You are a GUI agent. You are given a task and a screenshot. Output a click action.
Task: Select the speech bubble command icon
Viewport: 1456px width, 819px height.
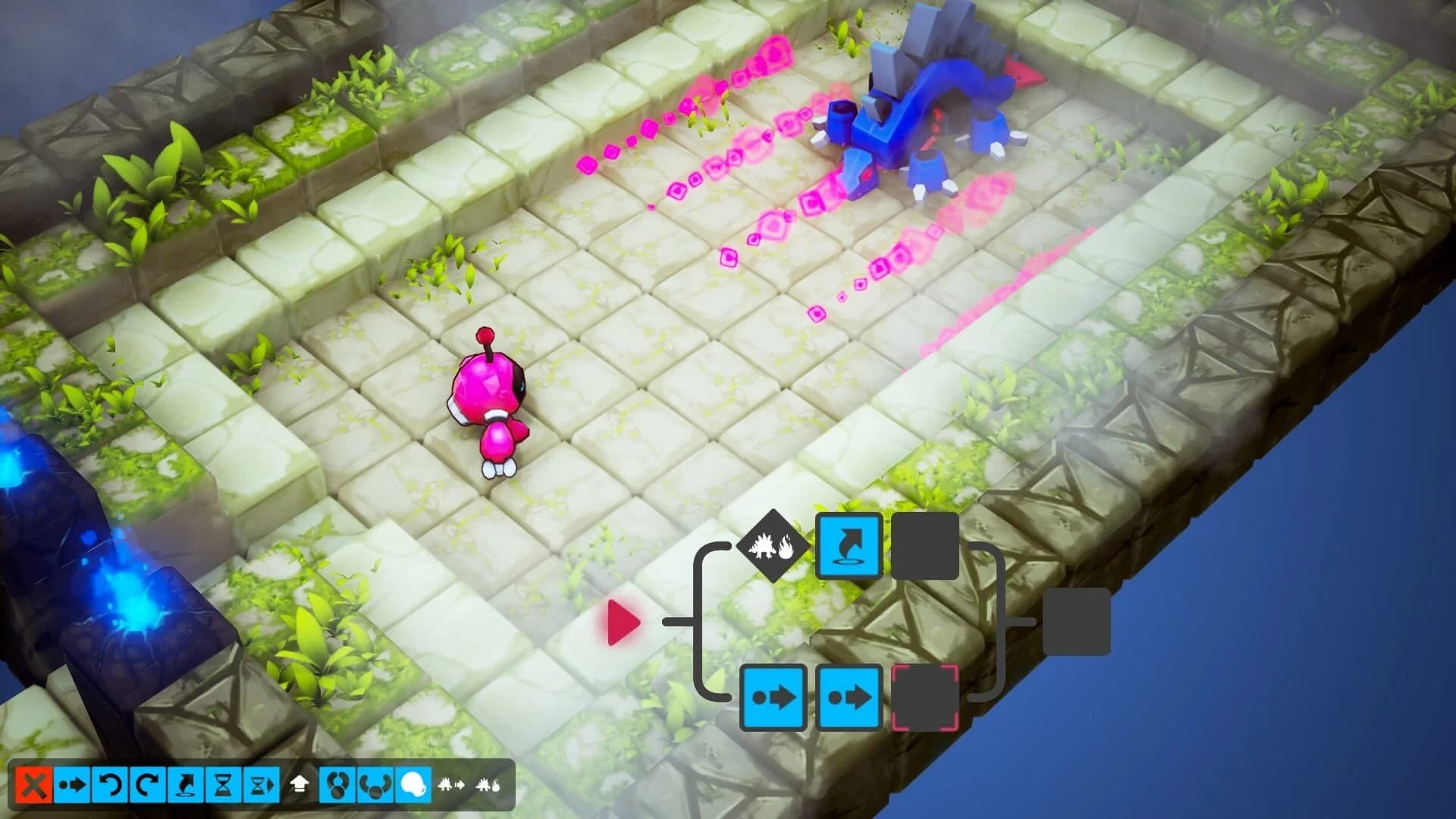click(413, 786)
